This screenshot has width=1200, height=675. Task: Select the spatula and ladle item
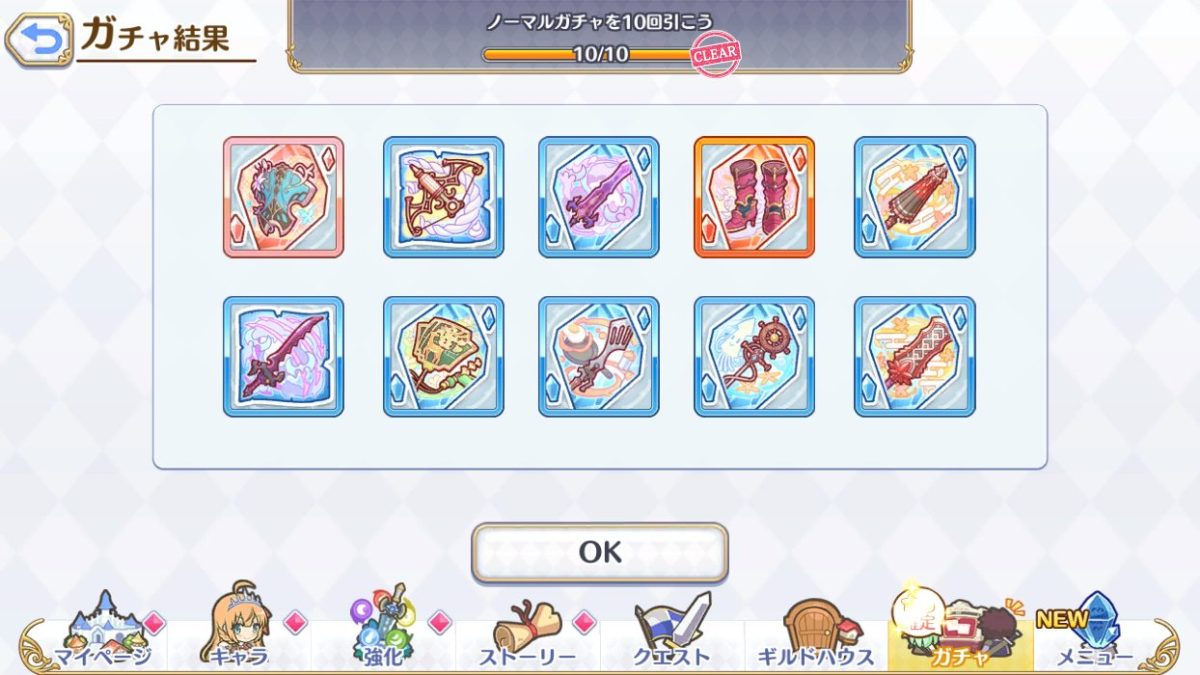(x=598, y=357)
